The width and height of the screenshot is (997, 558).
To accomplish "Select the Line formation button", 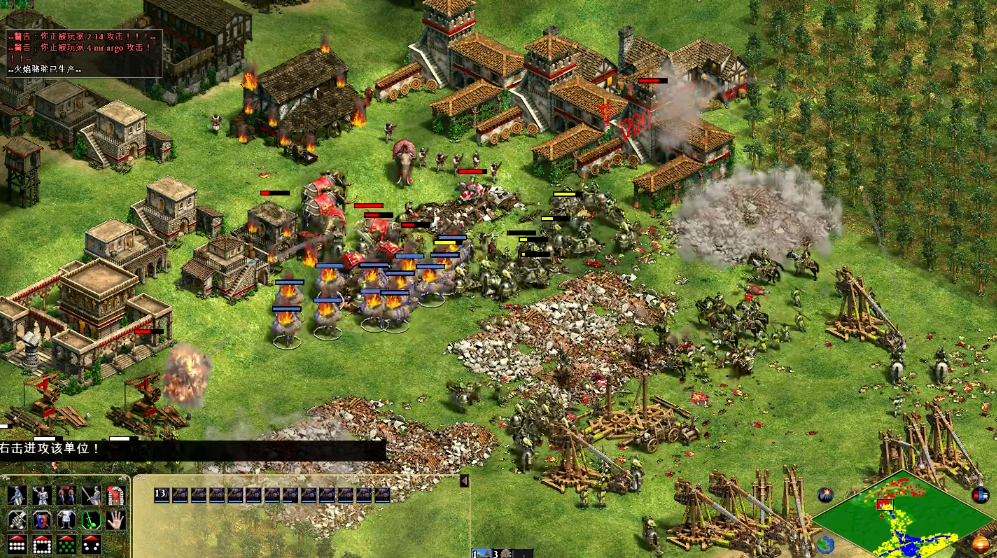I will point(17,544).
